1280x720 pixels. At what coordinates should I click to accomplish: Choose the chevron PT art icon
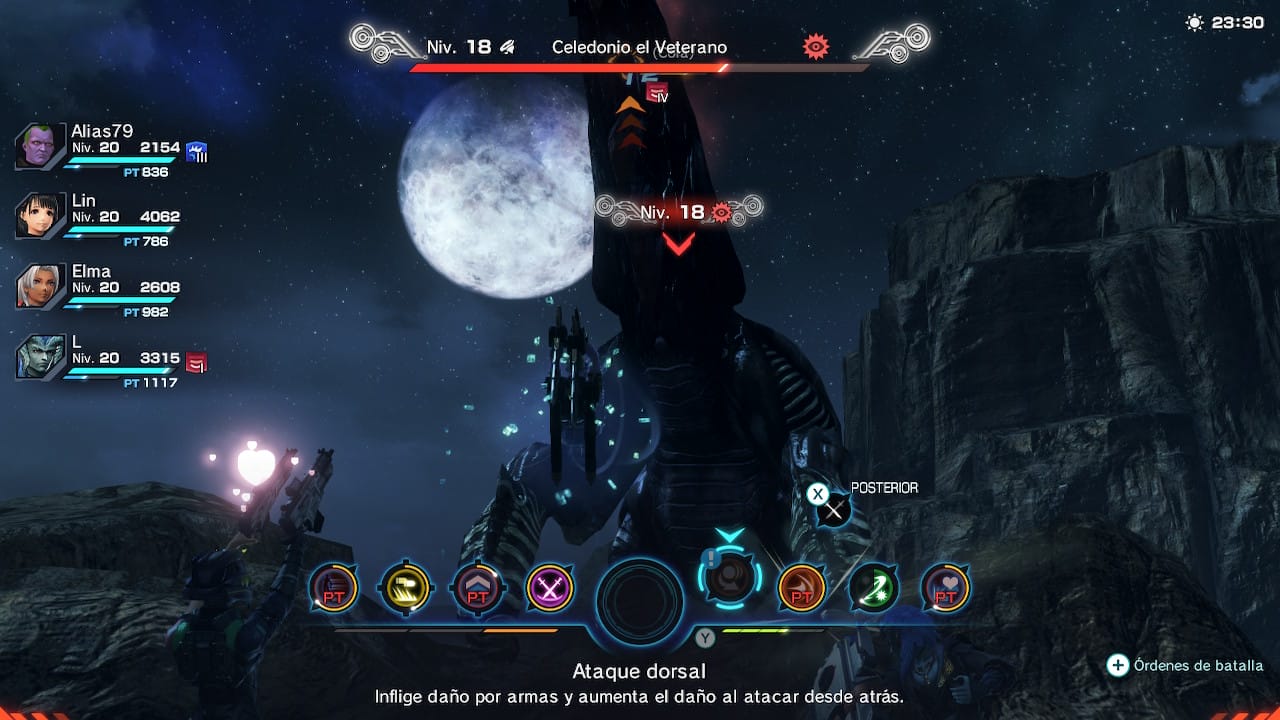point(478,588)
